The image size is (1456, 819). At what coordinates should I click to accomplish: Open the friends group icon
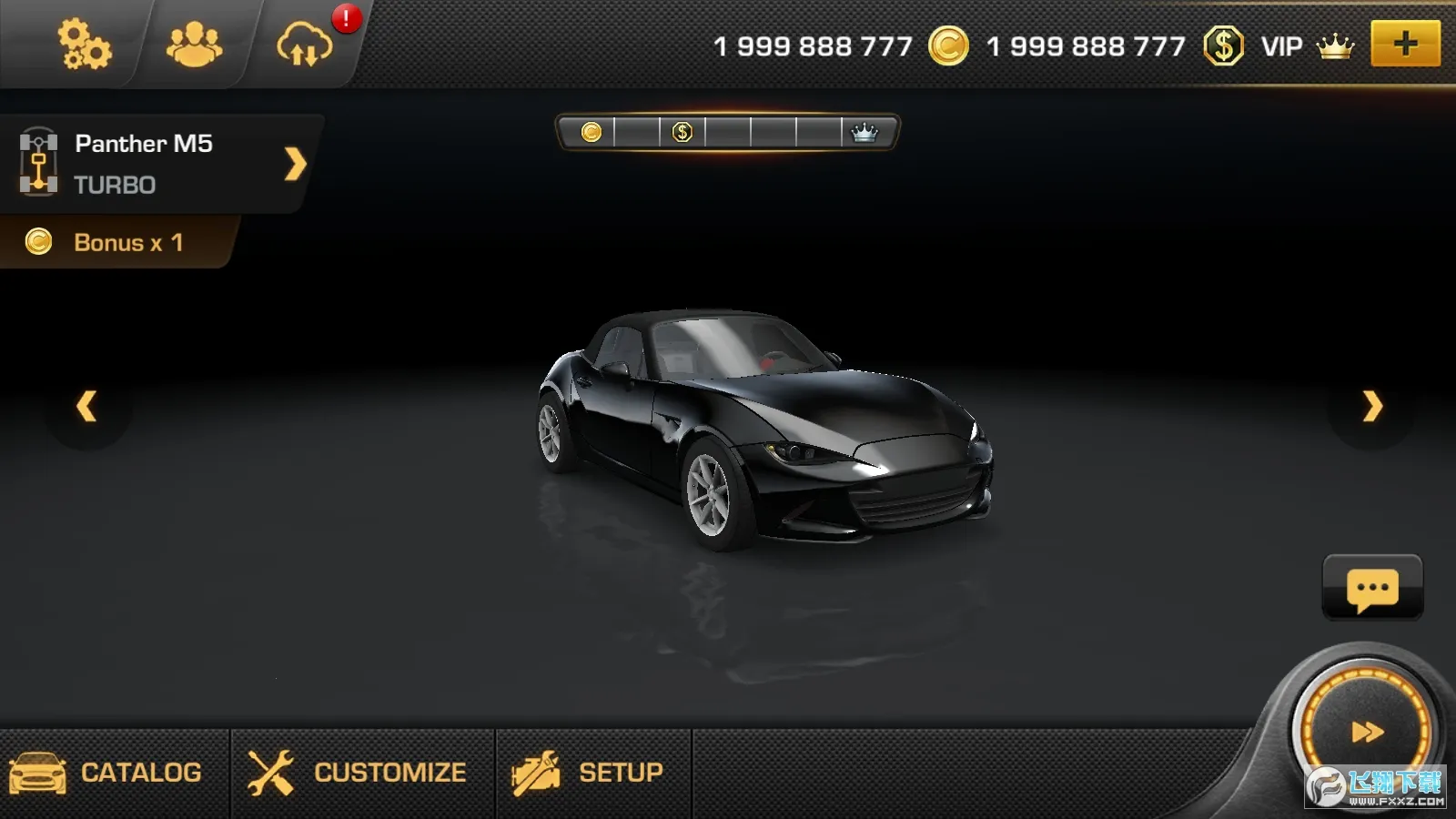(x=194, y=44)
